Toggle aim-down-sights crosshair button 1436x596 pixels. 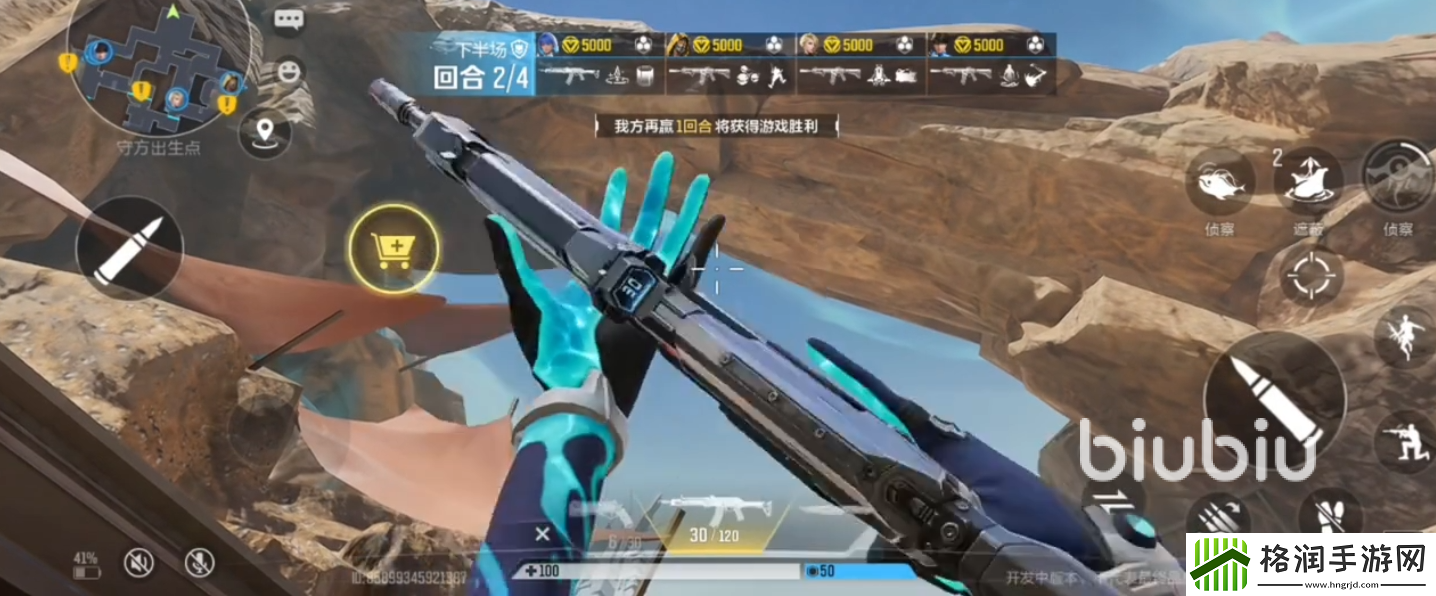(x=1310, y=274)
